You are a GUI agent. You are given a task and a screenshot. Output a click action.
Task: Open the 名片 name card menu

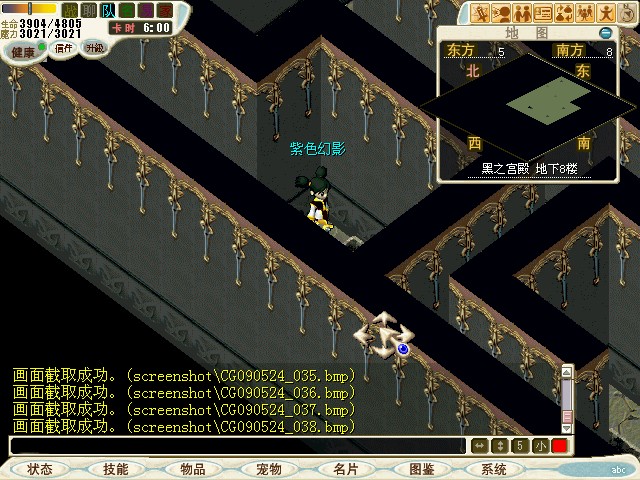tap(345, 469)
